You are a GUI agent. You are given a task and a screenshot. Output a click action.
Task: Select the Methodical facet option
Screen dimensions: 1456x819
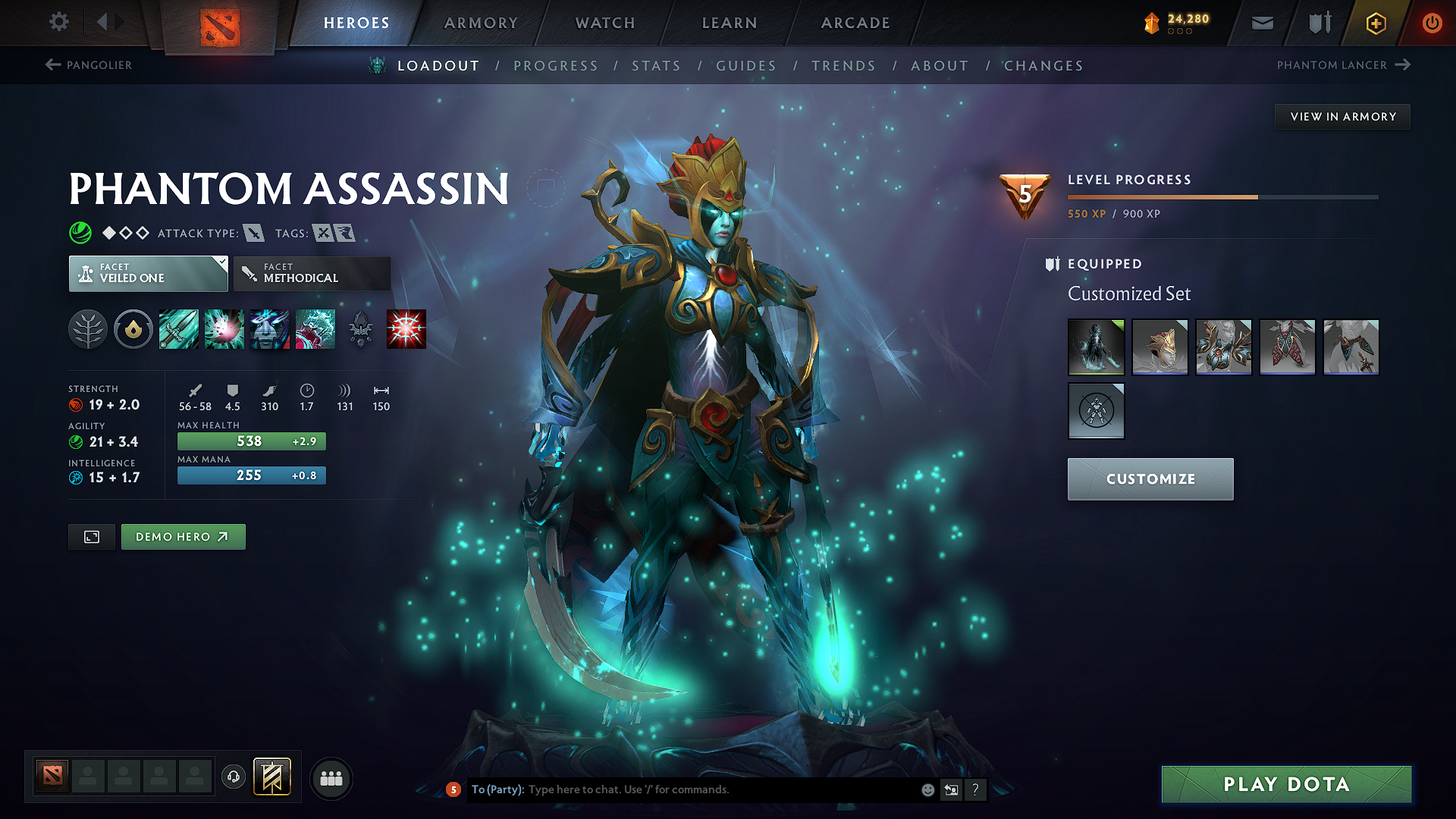coord(312,273)
